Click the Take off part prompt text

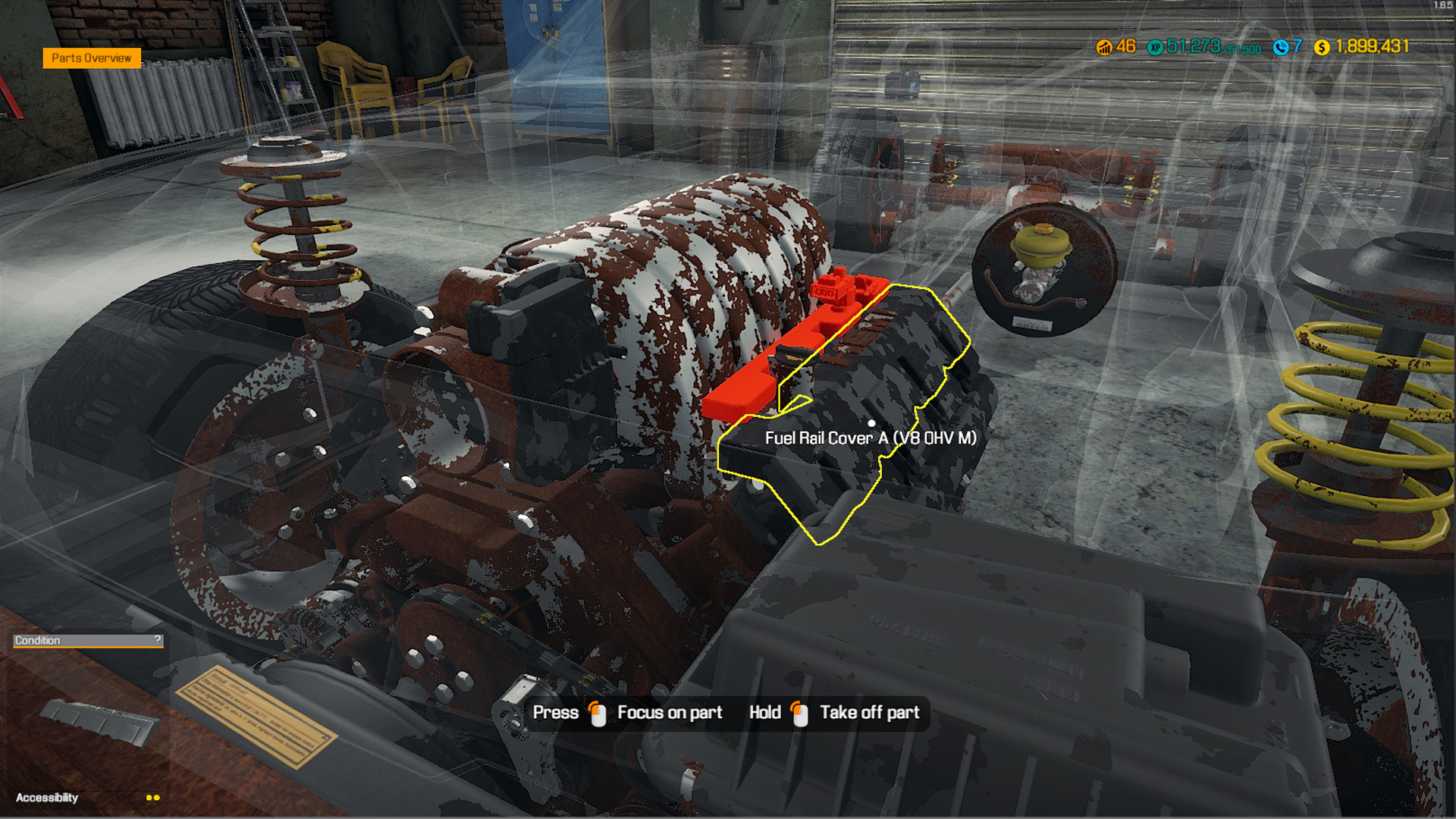(x=869, y=712)
